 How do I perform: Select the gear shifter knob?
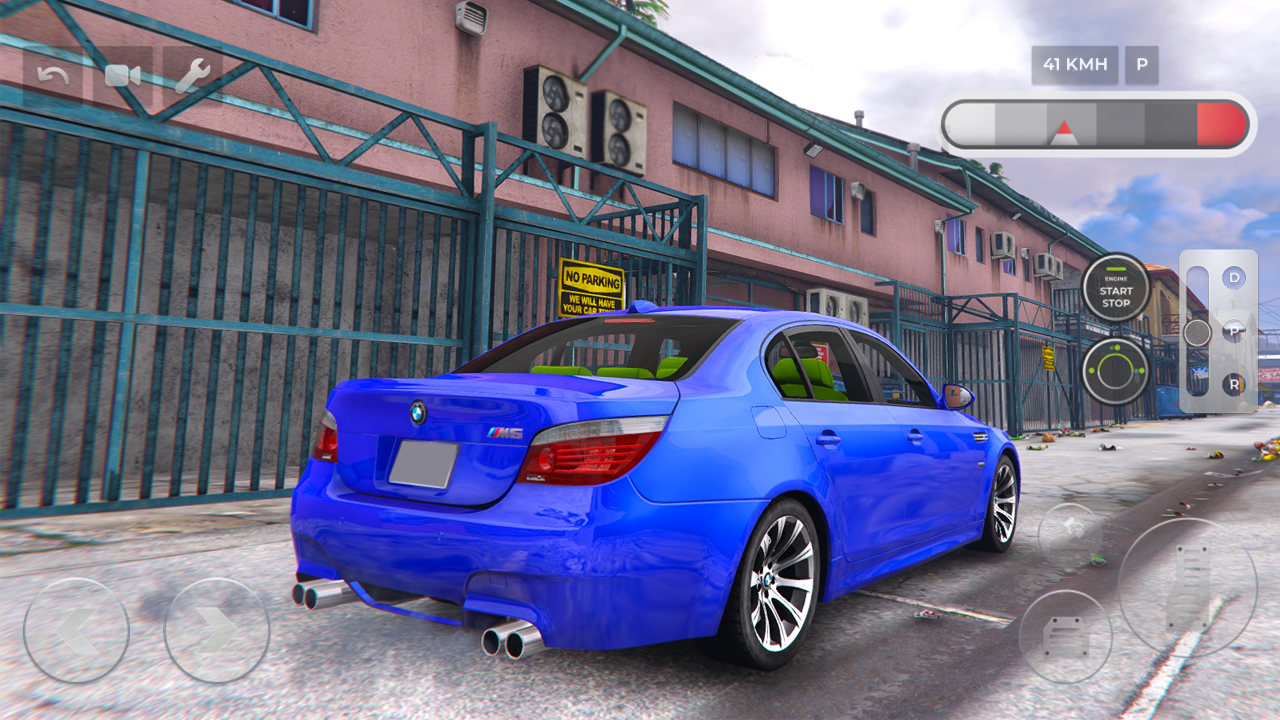coord(1197,332)
